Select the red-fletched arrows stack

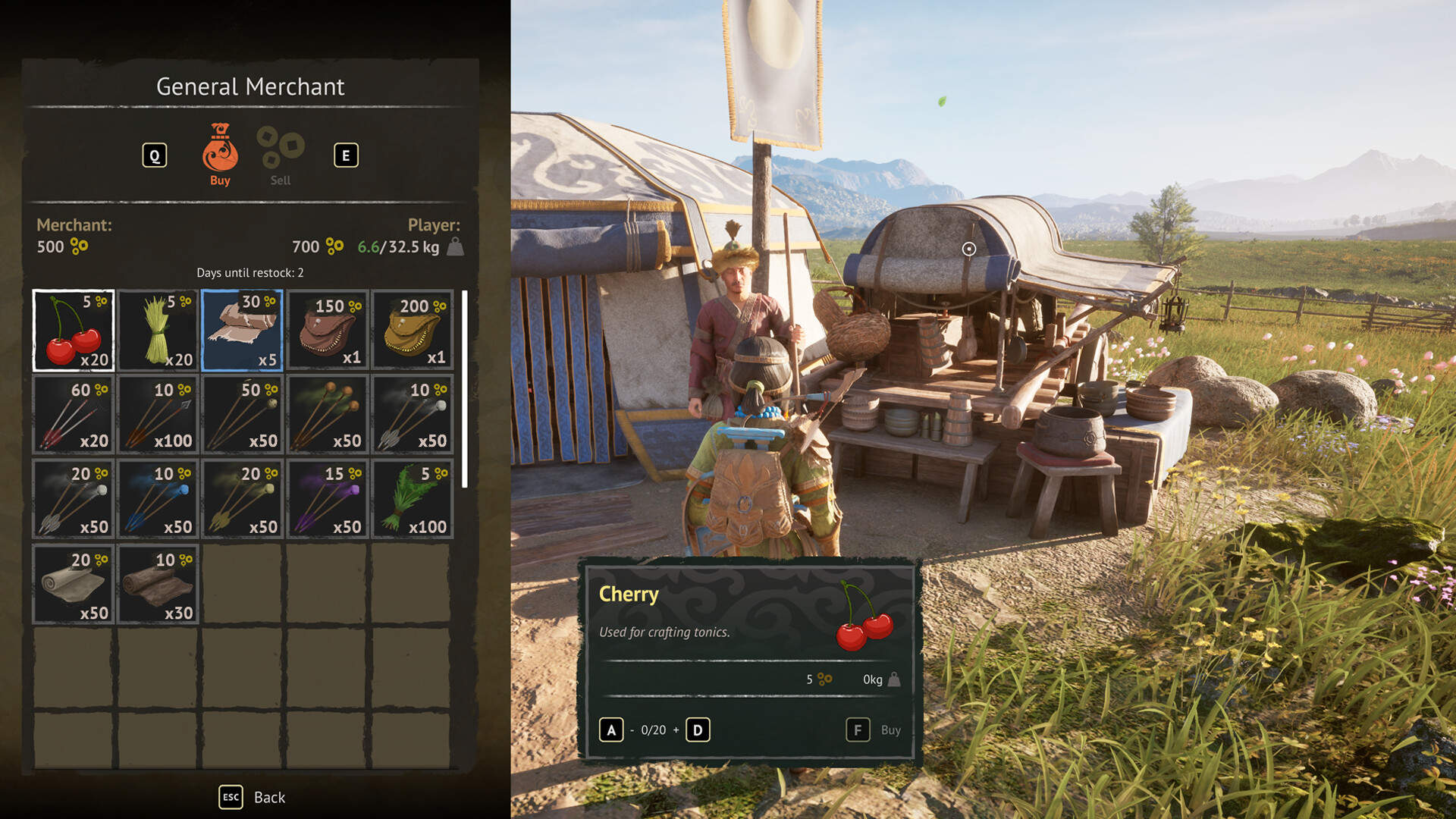pos(73,415)
